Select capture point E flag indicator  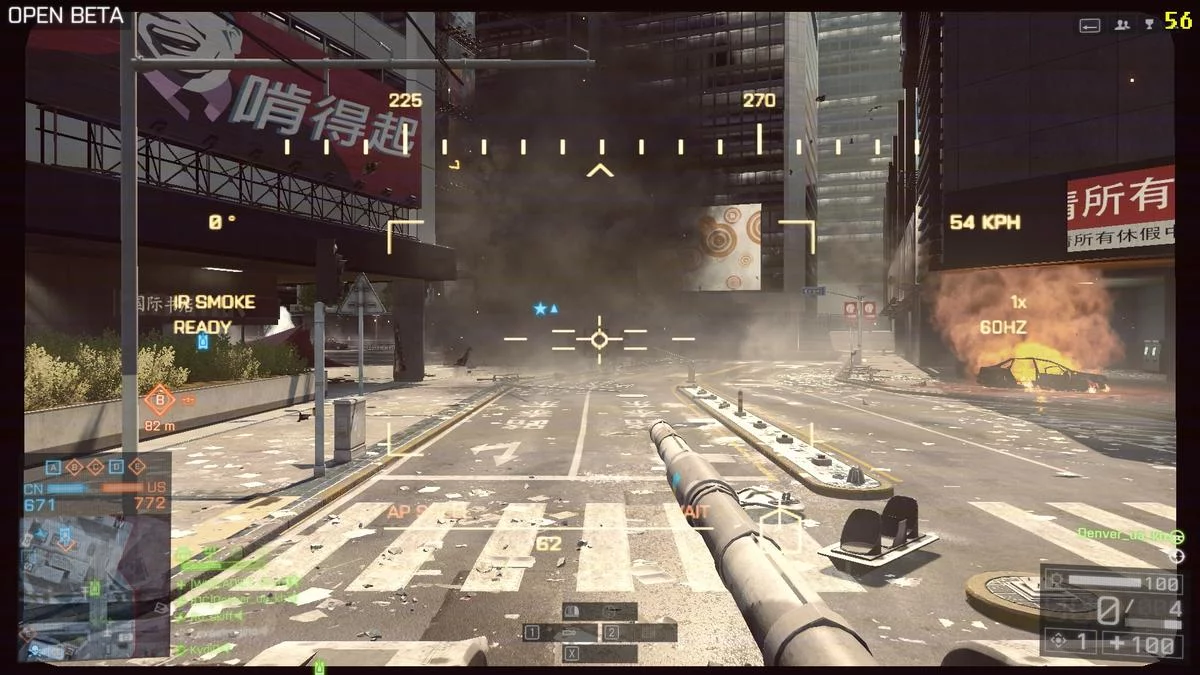[x=137, y=467]
